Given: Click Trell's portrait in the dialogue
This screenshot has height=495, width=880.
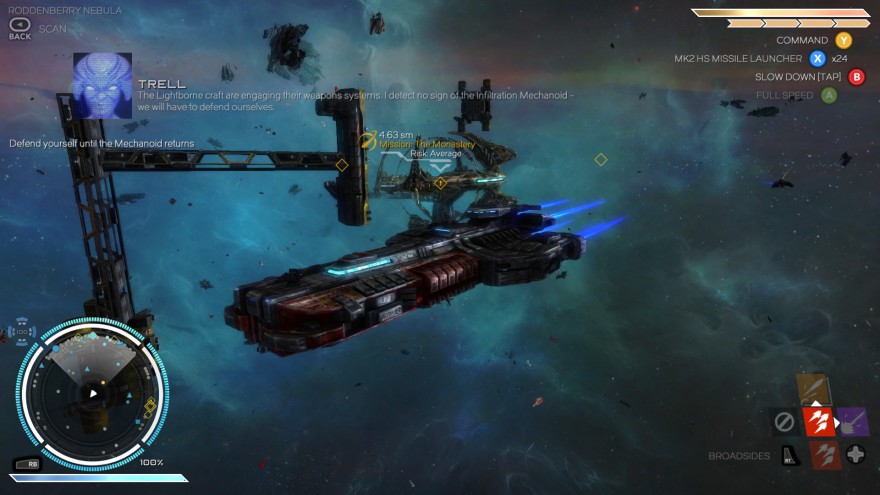Looking at the screenshot, I should [x=102, y=86].
